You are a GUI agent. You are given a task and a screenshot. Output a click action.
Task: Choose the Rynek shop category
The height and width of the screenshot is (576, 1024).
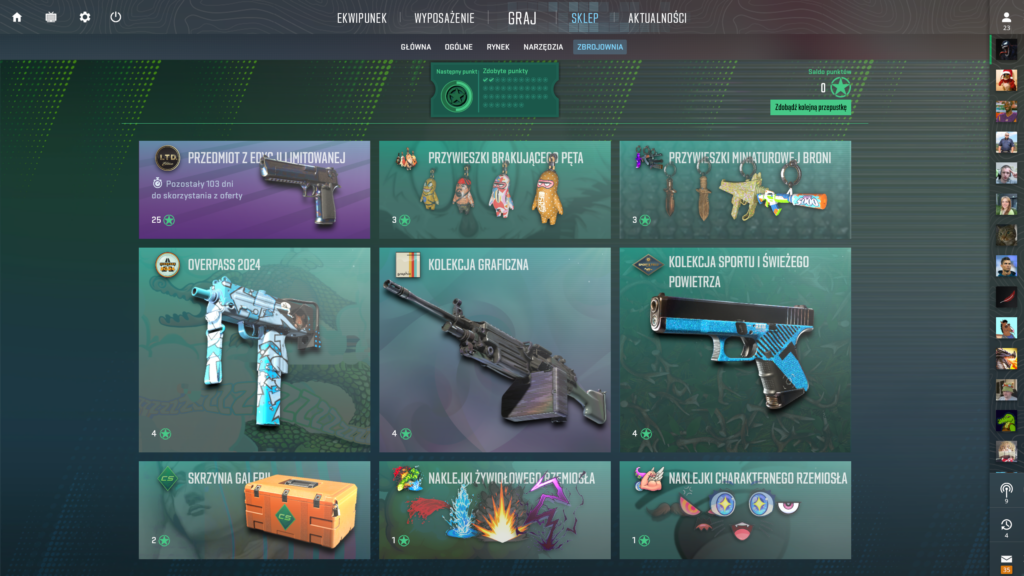[x=498, y=47]
